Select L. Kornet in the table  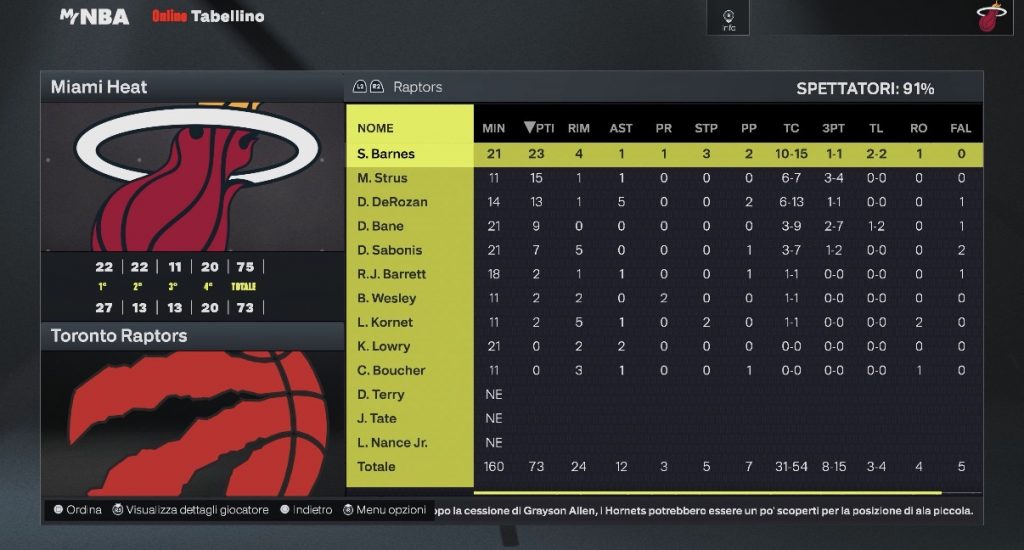tap(385, 322)
